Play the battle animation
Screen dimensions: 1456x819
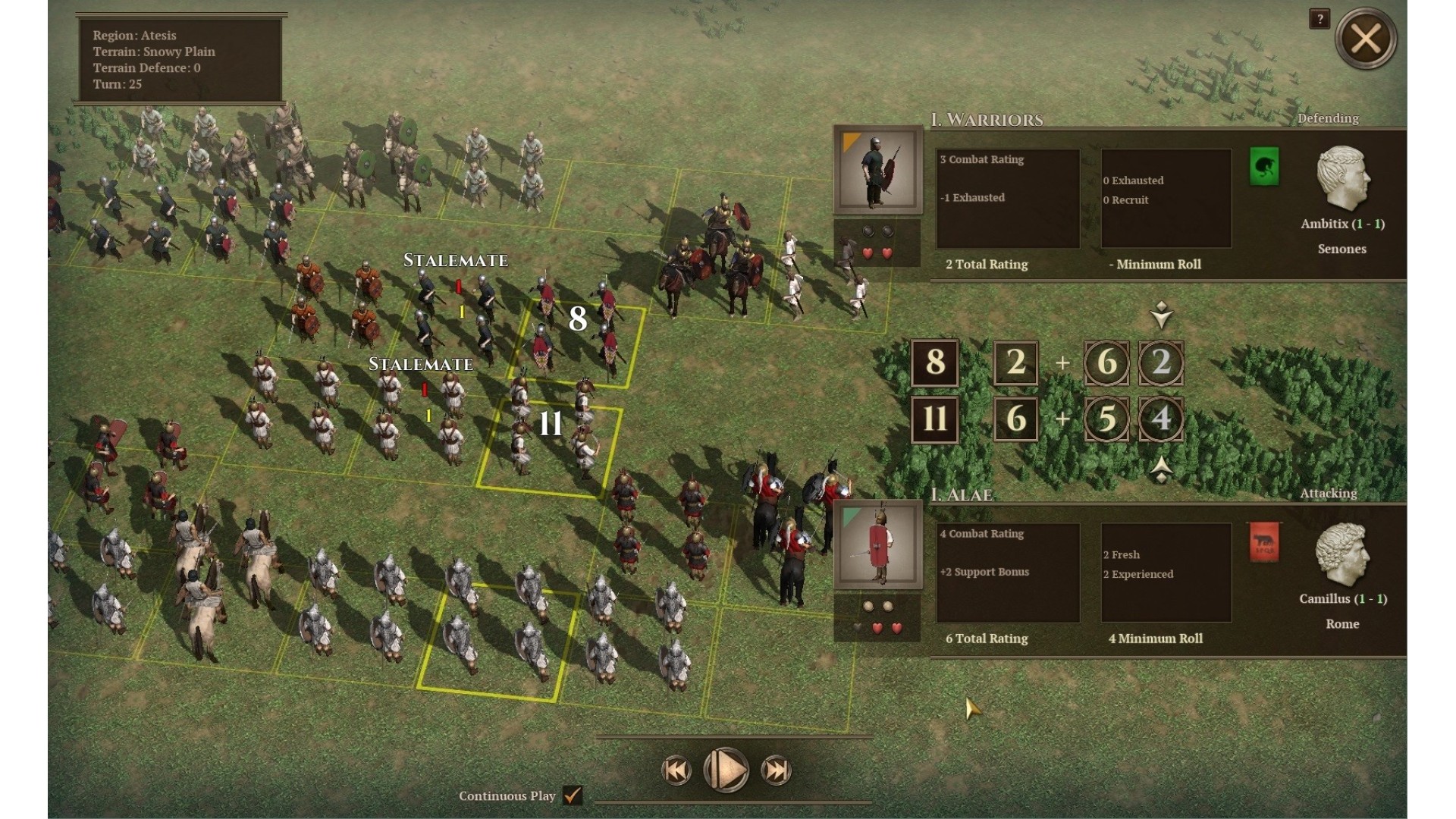pos(726,770)
